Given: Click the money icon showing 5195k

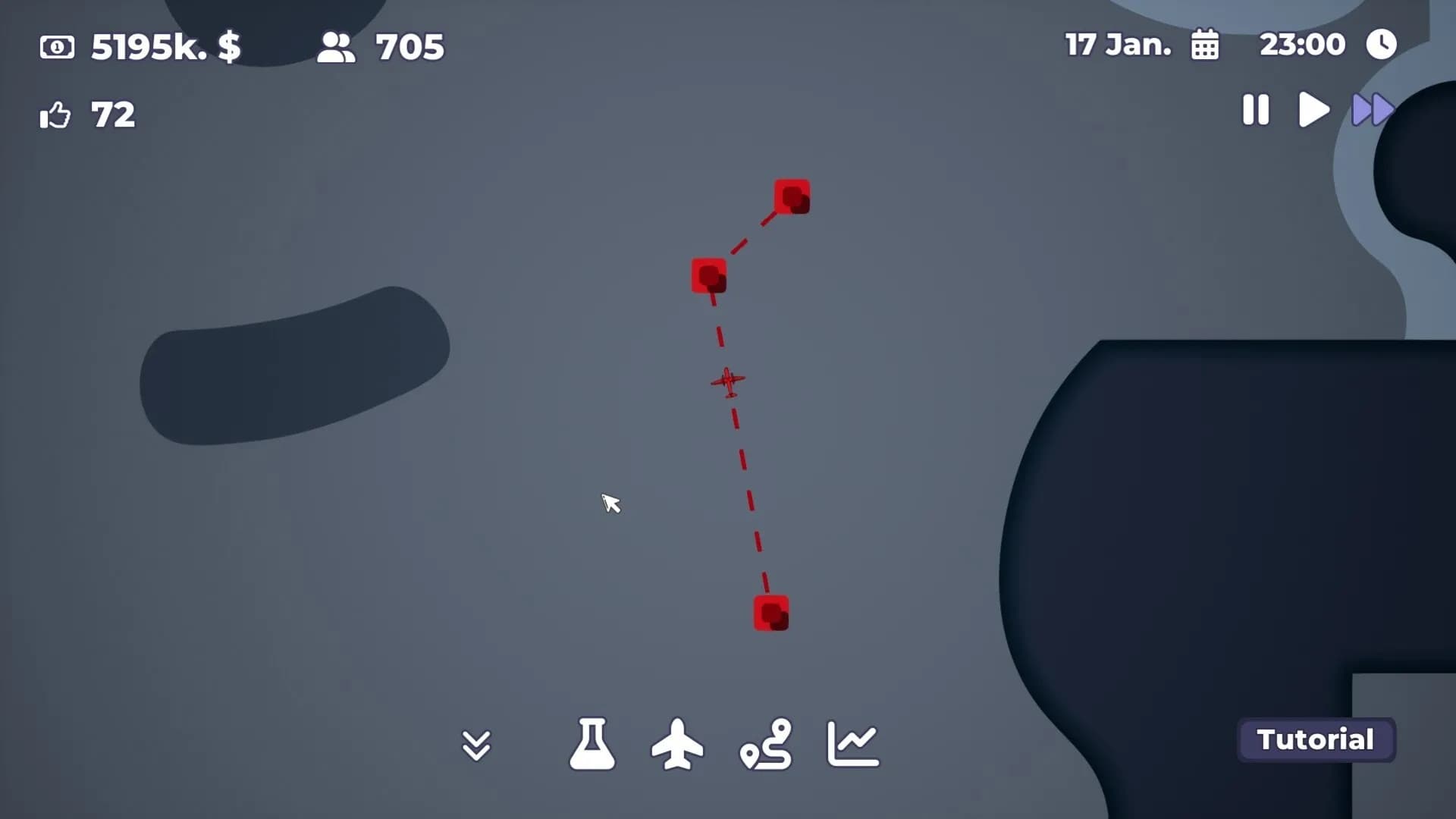Looking at the screenshot, I should [x=58, y=47].
